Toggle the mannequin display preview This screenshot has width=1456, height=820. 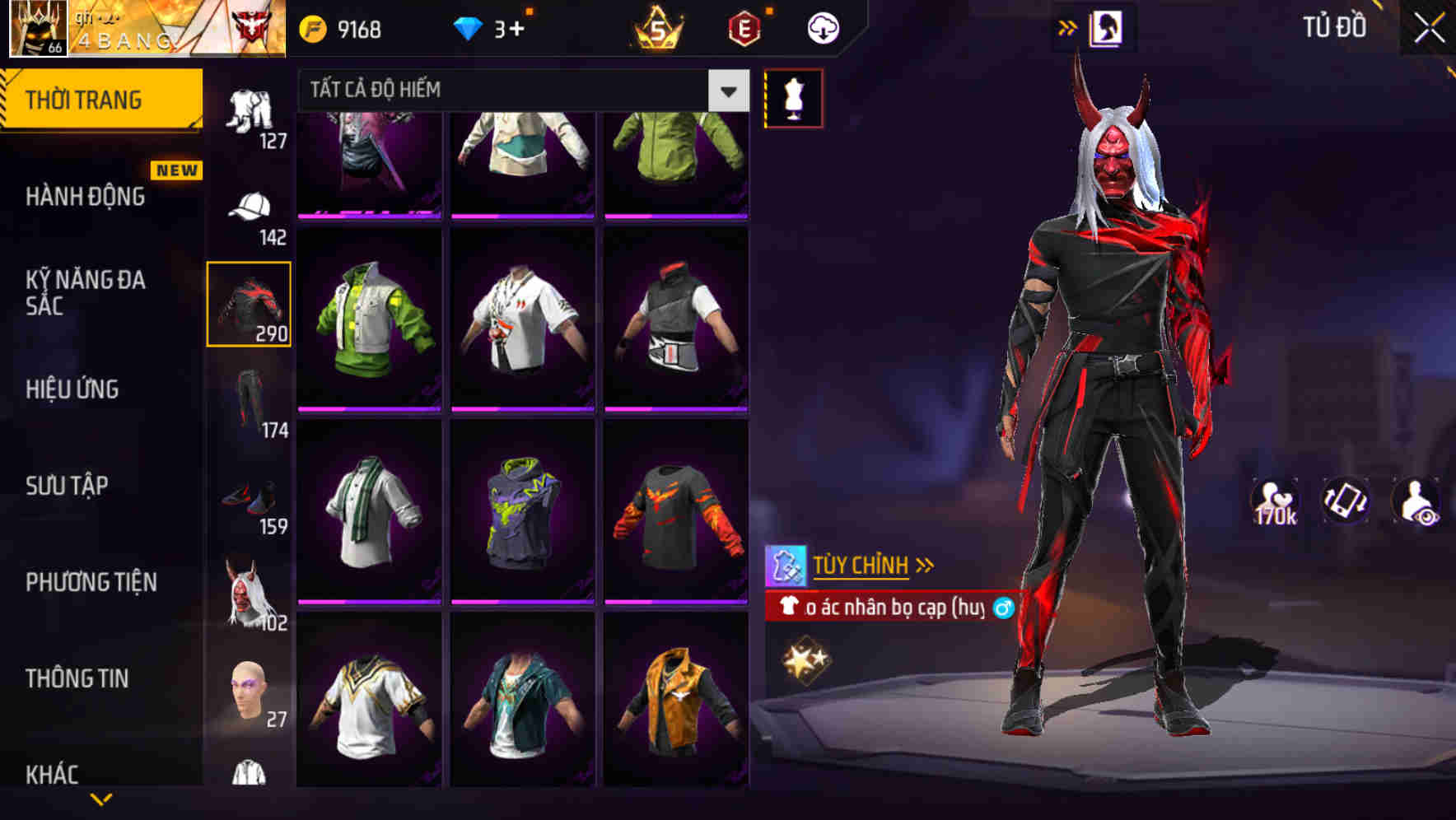[x=793, y=98]
